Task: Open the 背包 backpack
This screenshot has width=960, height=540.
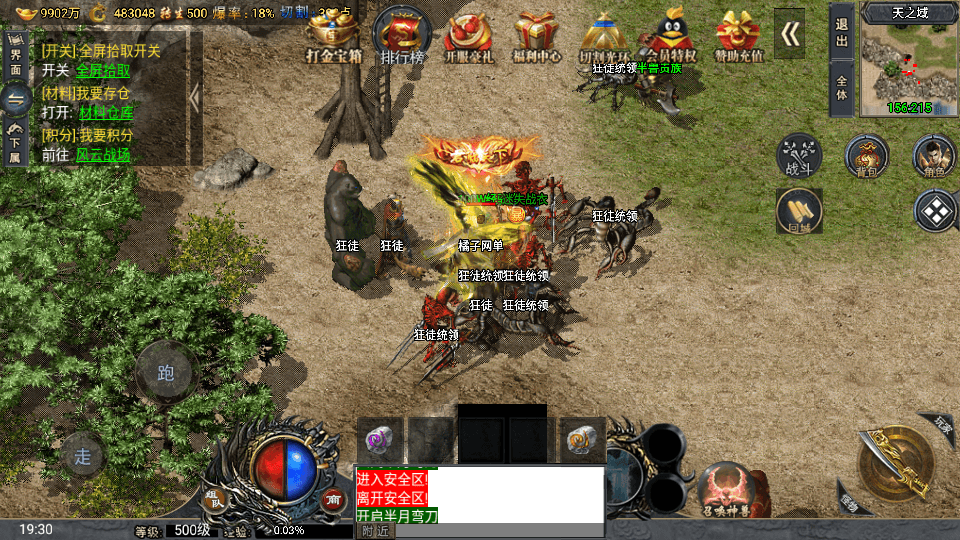Action: (x=866, y=157)
